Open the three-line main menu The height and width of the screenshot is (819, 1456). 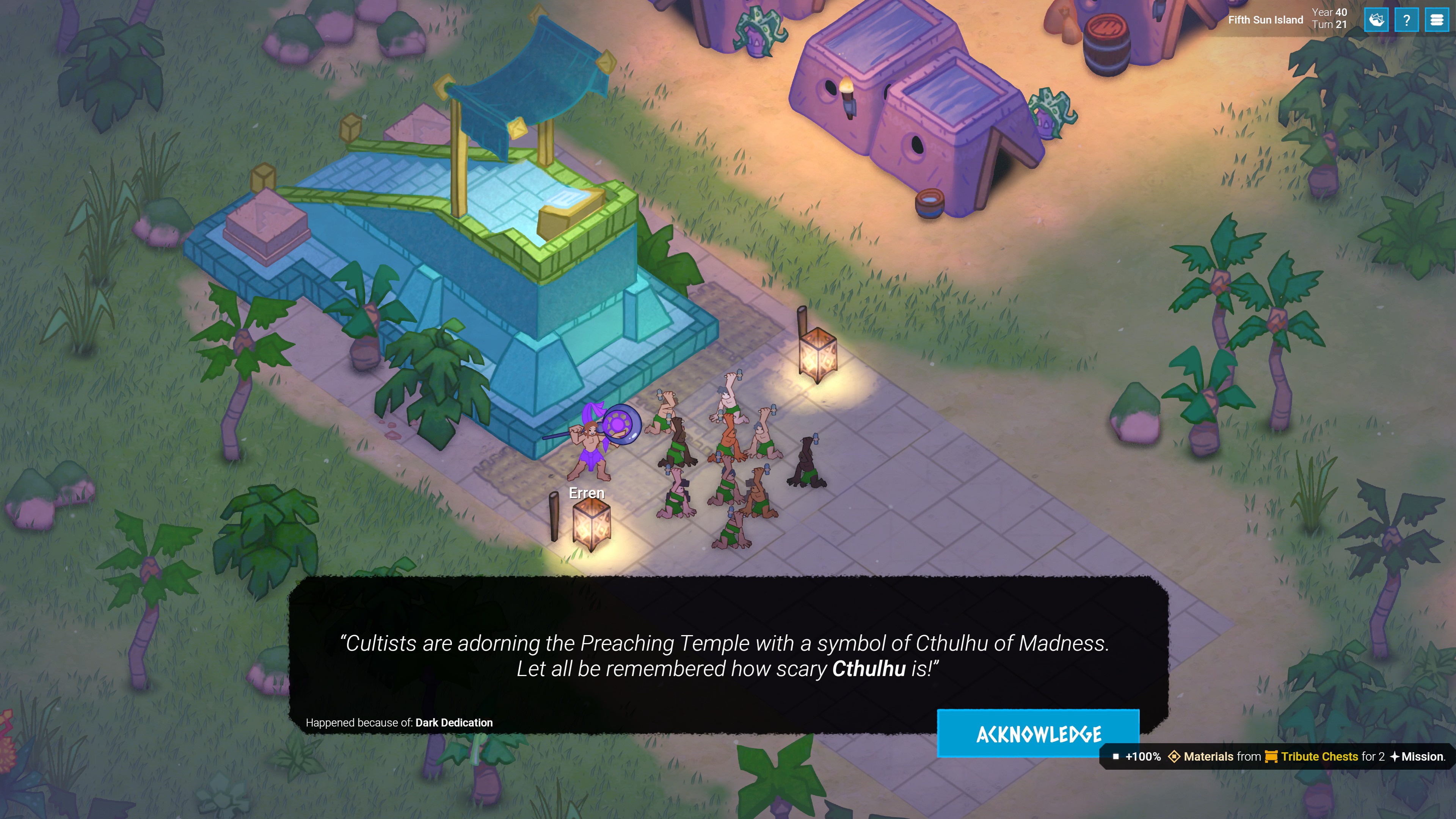1436,20
